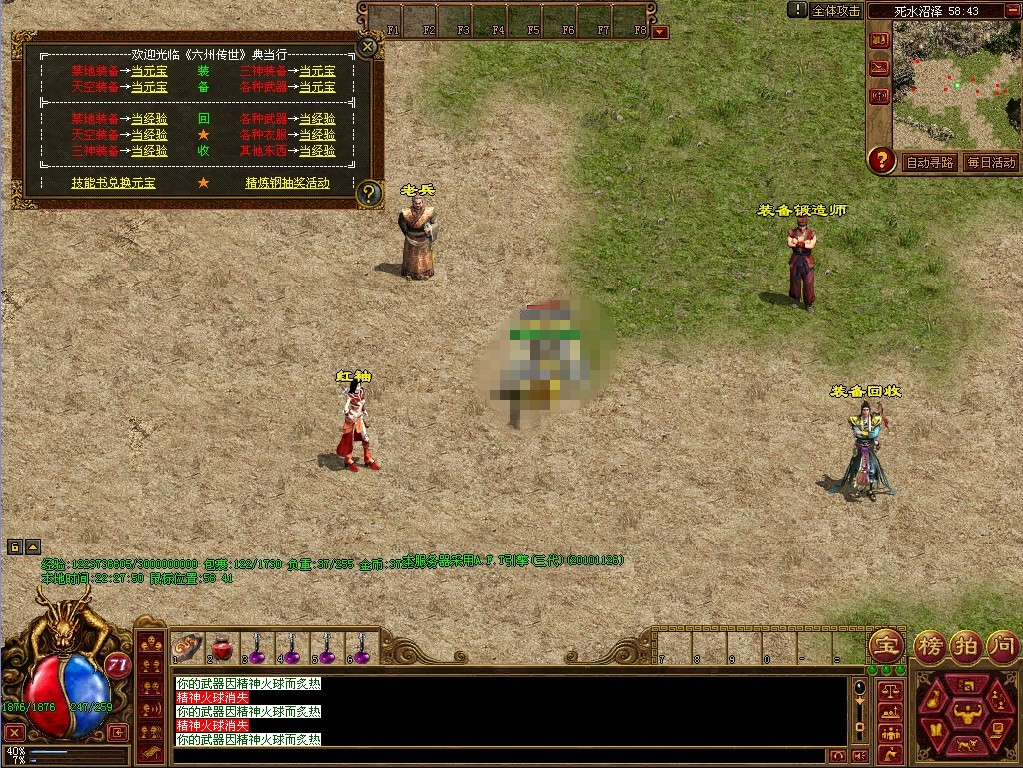The height and width of the screenshot is (768, 1023).
Task: Click the red X button beside the orb
Action: click(14, 732)
